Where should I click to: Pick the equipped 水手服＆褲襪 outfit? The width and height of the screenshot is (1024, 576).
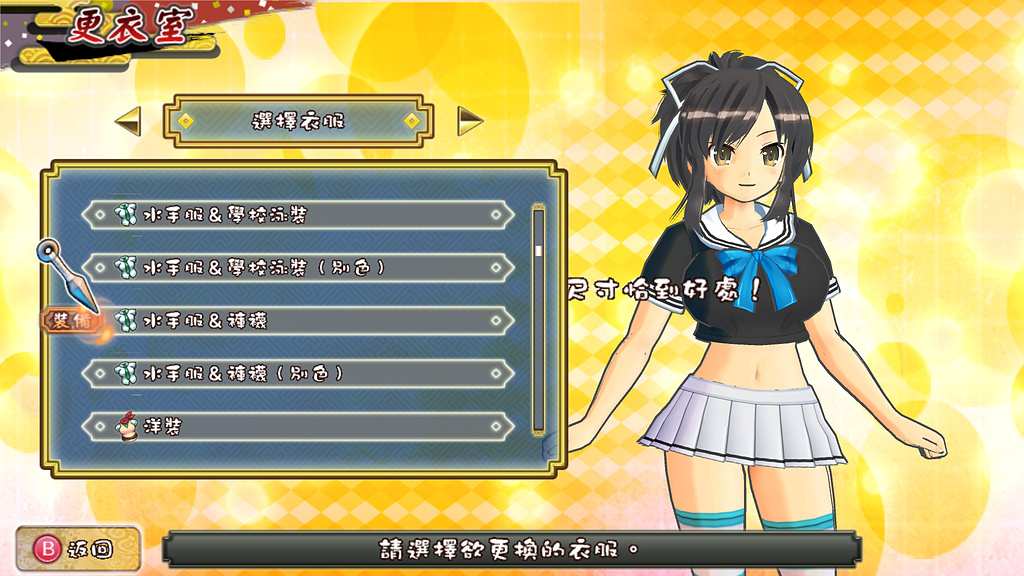[298, 320]
